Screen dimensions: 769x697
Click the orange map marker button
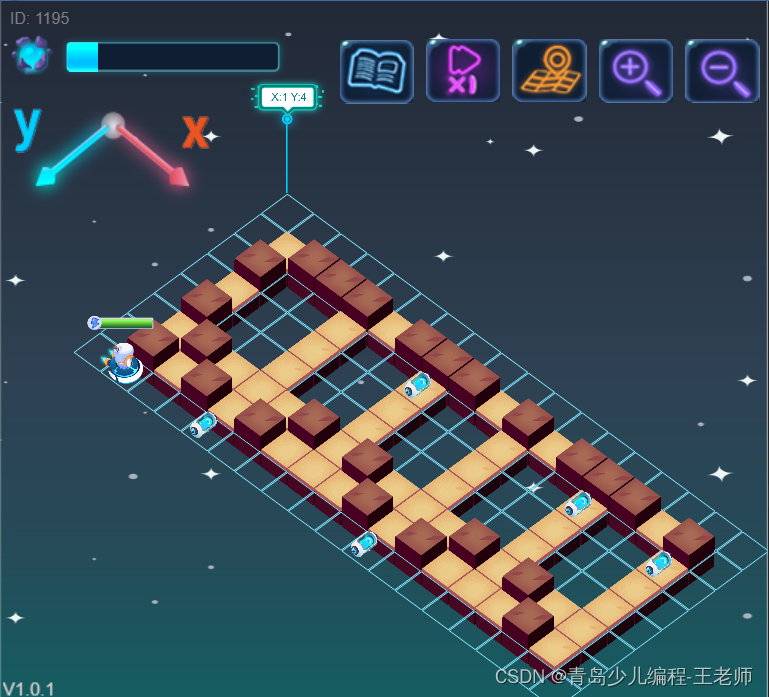tap(549, 71)
